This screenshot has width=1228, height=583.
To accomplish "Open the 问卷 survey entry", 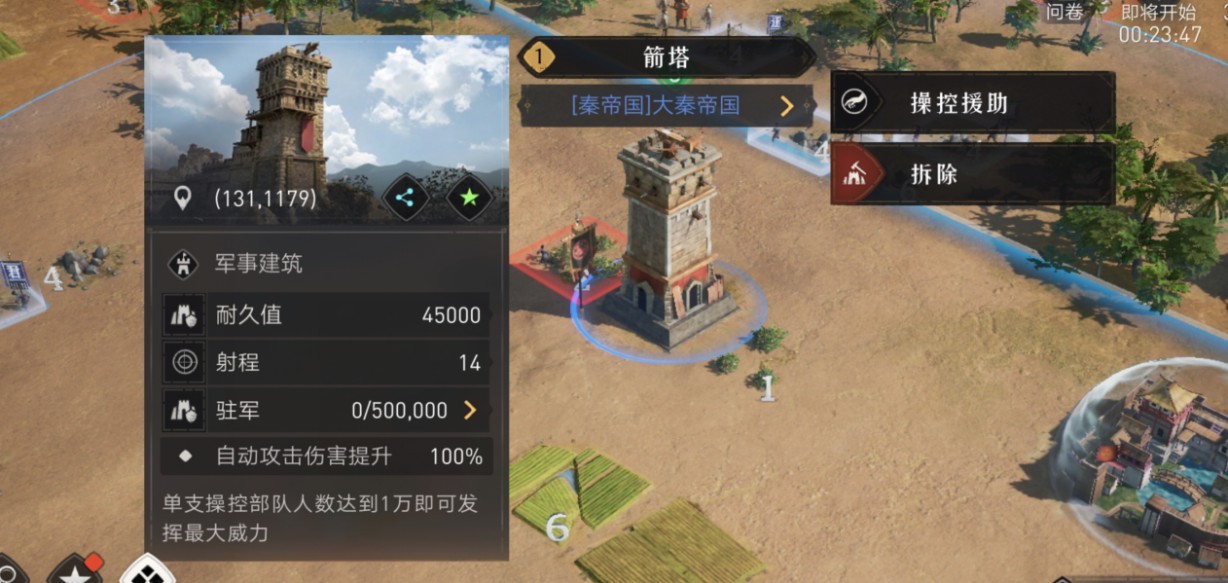I will tap(1064, 13).
